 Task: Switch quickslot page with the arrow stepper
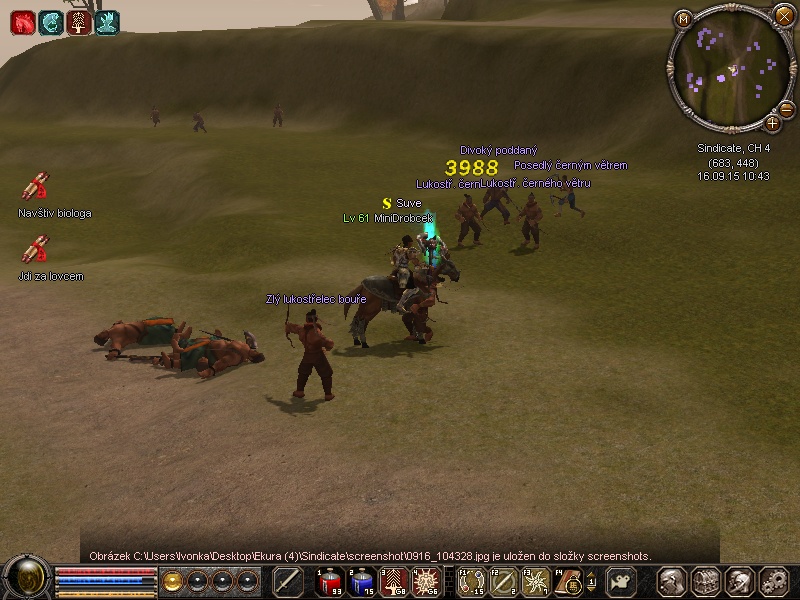tap(590, 581)
